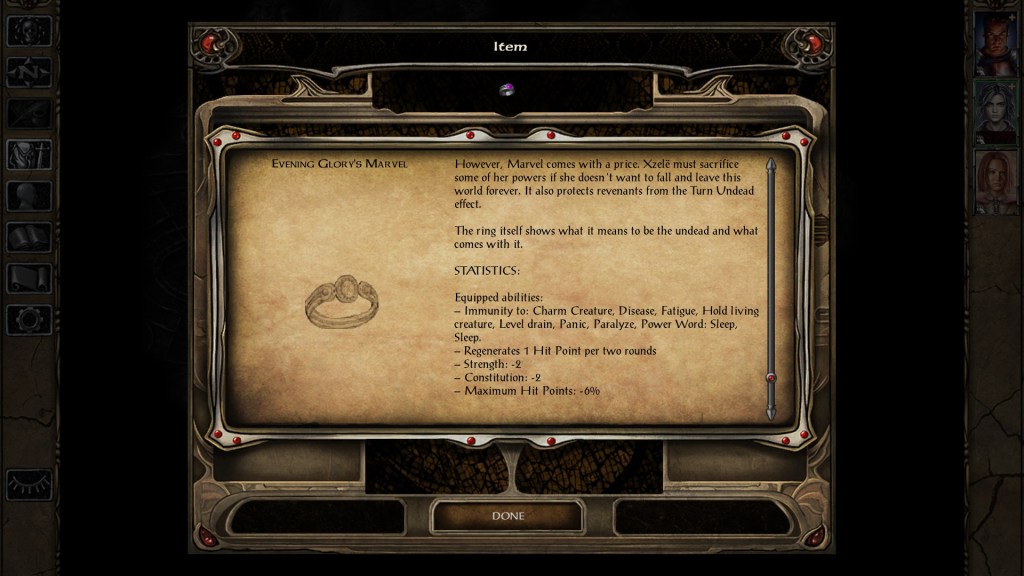Click the scrollbar's bottom arrow
The height and width of the screenshot is (576, 1024).
tap(771, 412)
